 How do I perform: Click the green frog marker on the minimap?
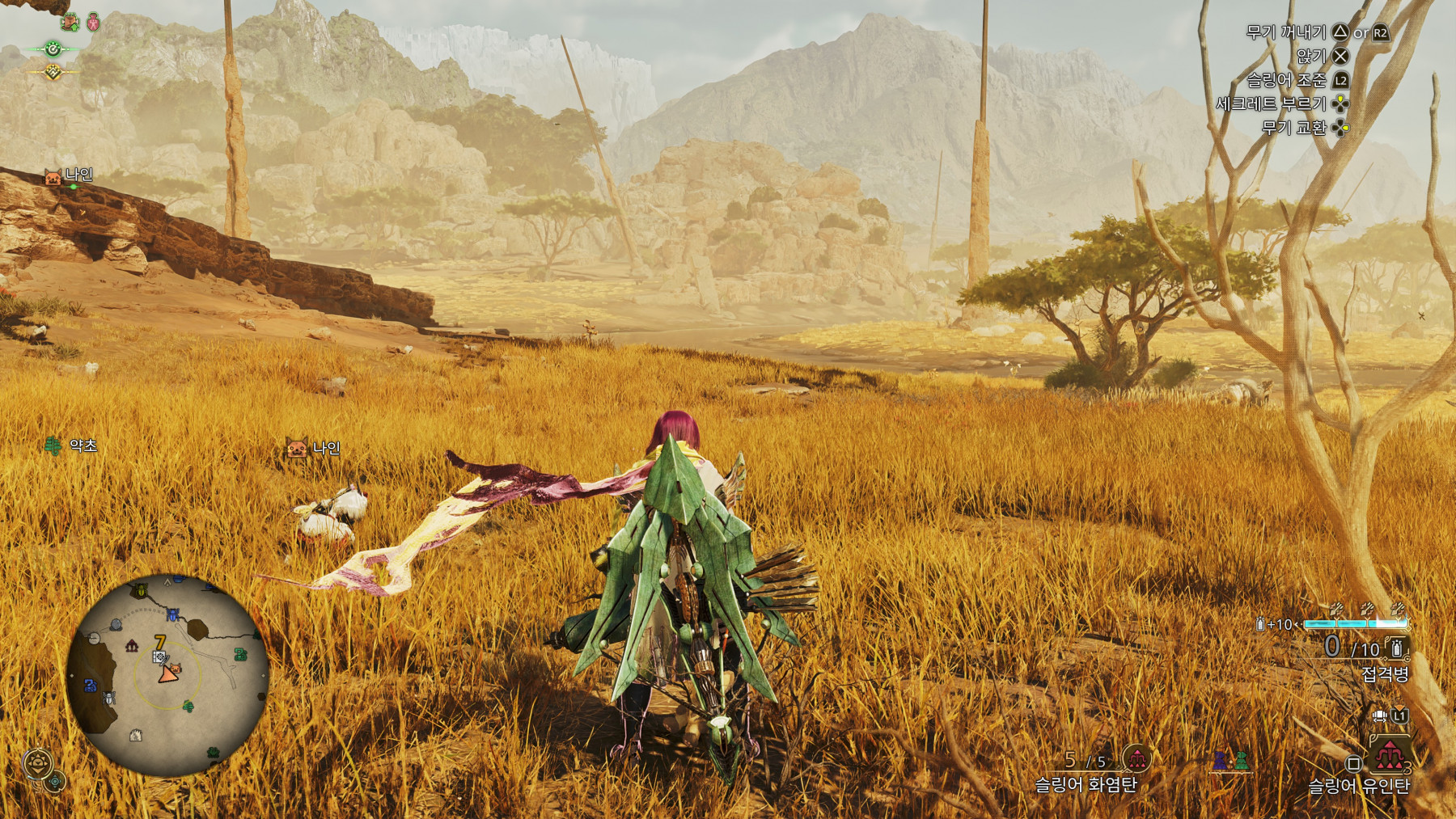(x=214, y=753)
